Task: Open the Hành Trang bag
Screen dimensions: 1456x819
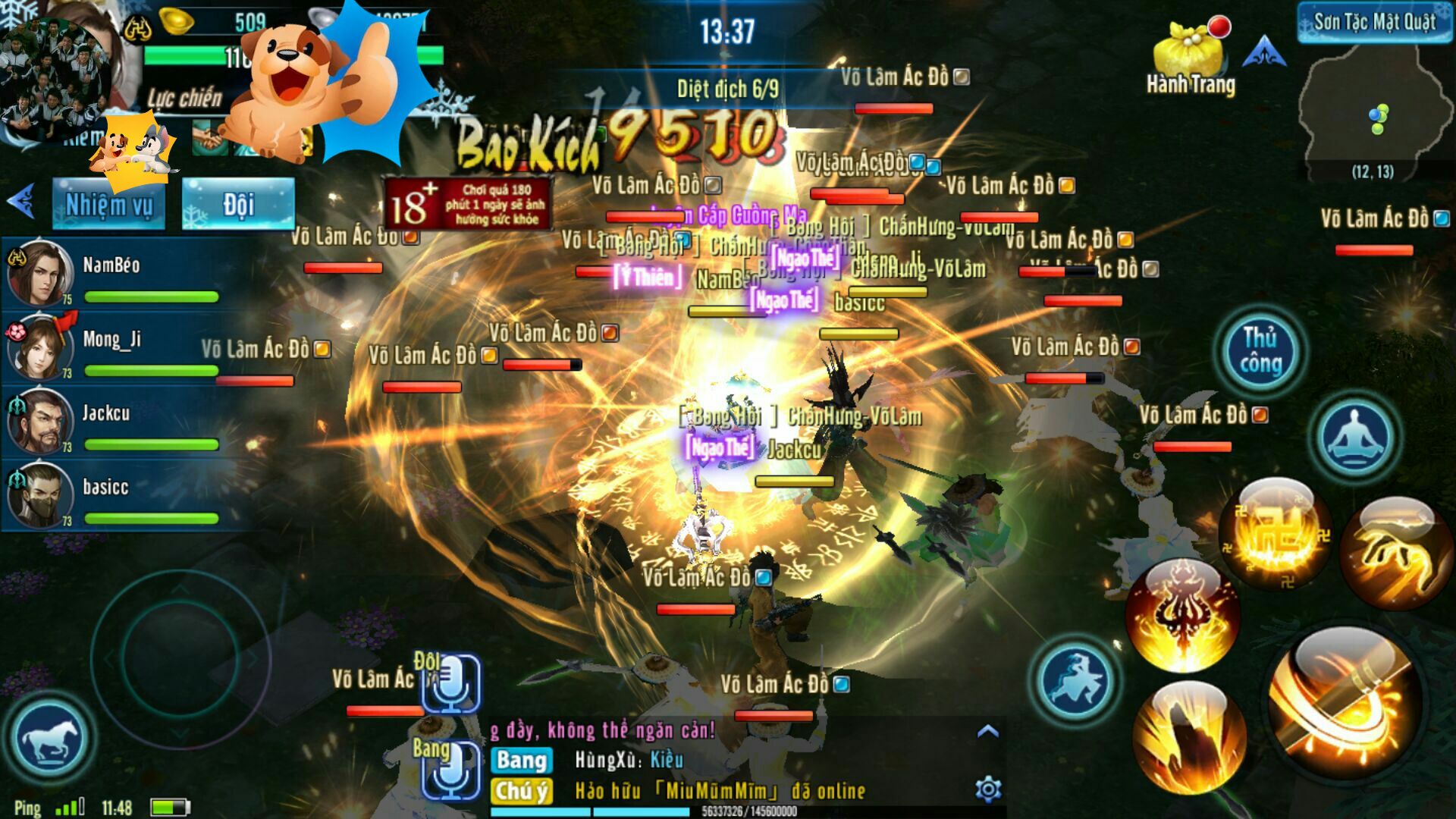Action: (x=1190, y=61)
